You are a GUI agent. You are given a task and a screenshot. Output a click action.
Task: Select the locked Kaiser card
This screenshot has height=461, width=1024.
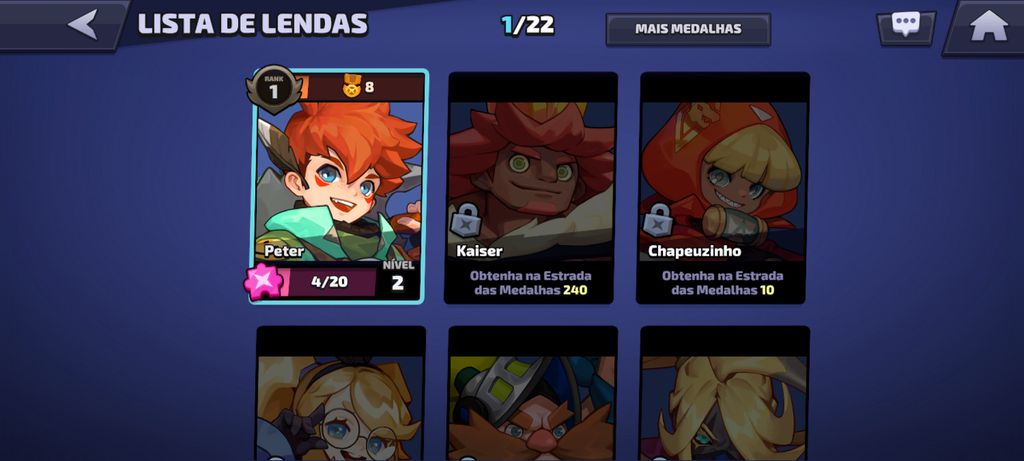[531, 187]
